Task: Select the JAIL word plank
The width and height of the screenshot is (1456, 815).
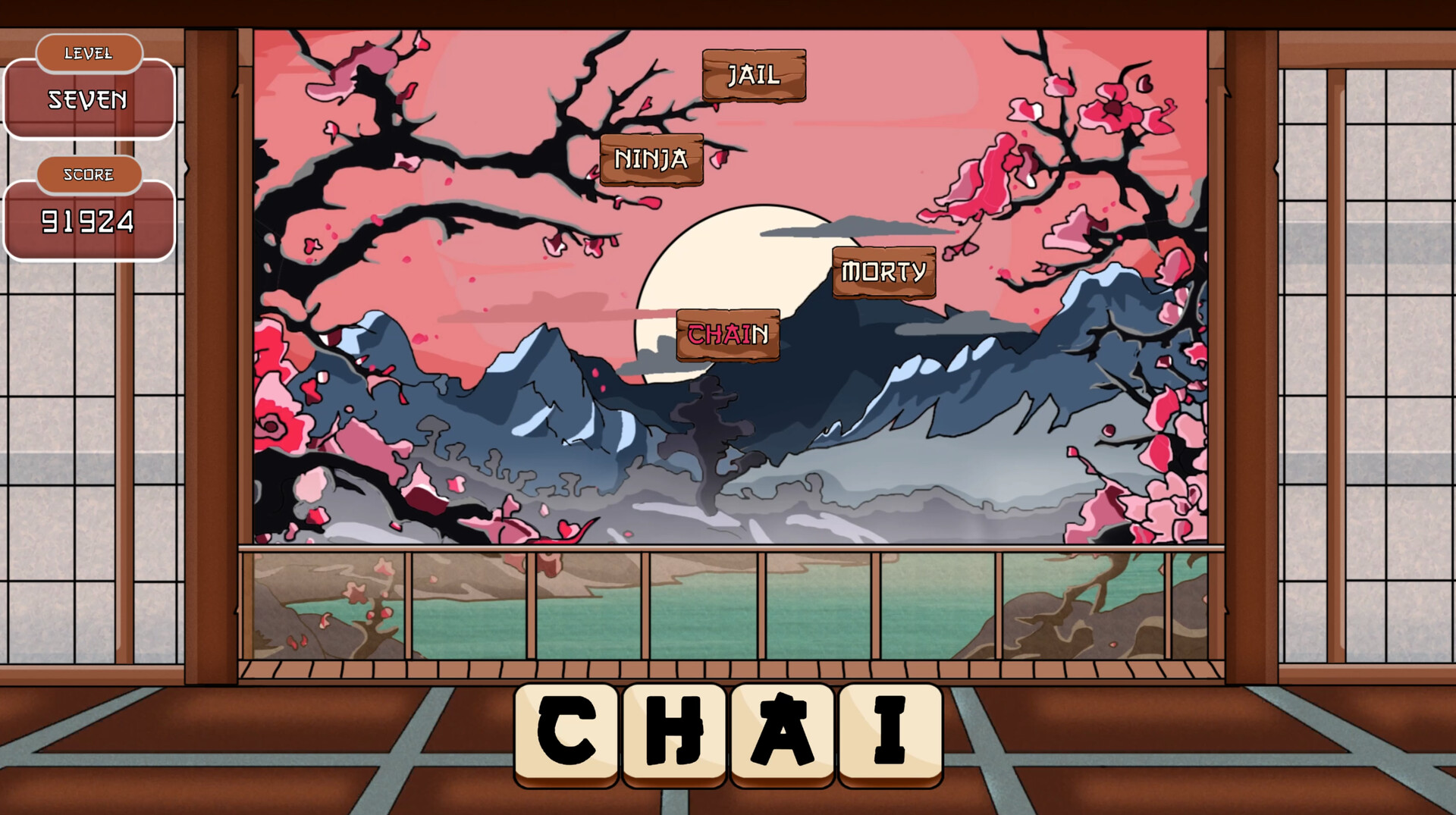Action: [x=753, y=74]
